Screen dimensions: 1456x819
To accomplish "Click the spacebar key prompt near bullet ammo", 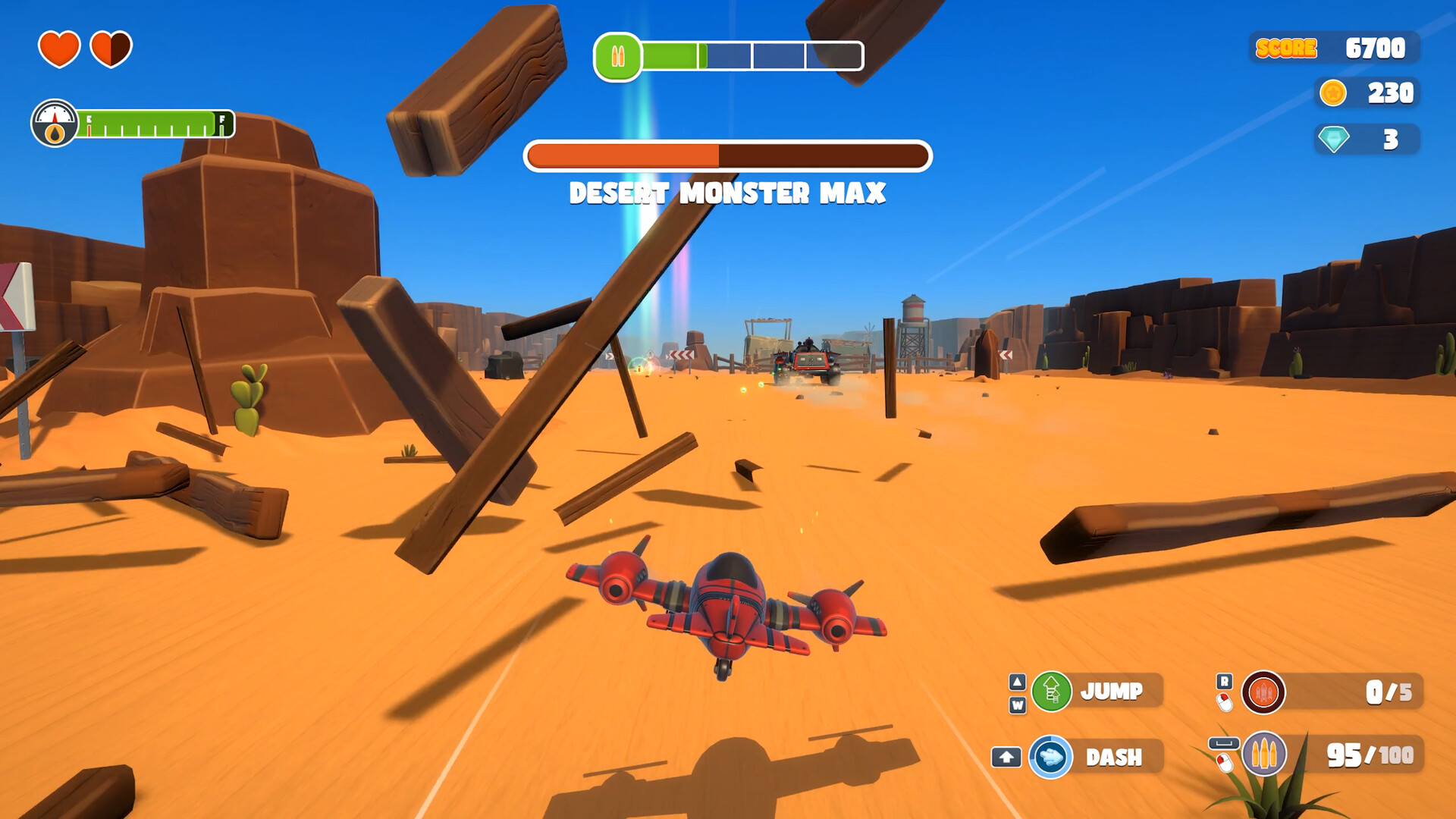I will click(1225, 743).
